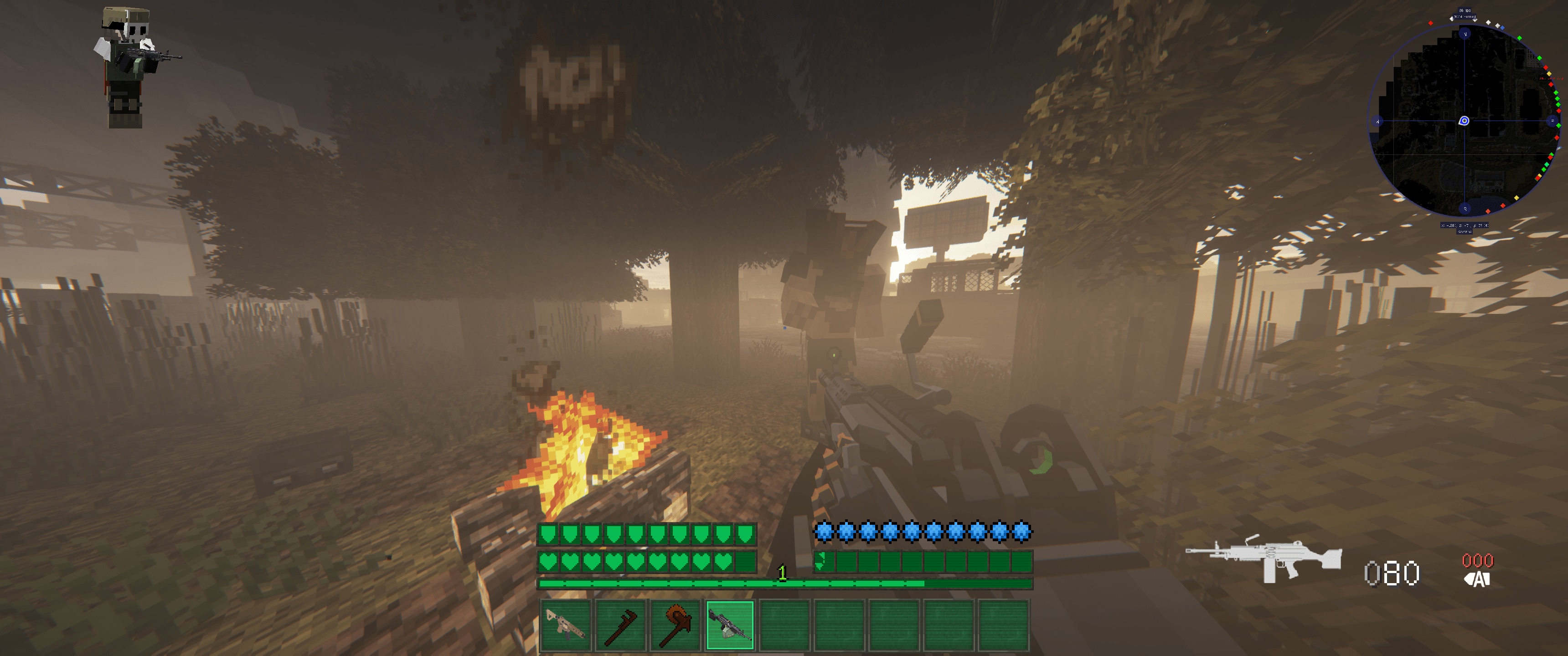This screenshot has height=656, width=1568.
Task: Click the 56 fps label above the minimap
Action: [x=1465, y=10]
